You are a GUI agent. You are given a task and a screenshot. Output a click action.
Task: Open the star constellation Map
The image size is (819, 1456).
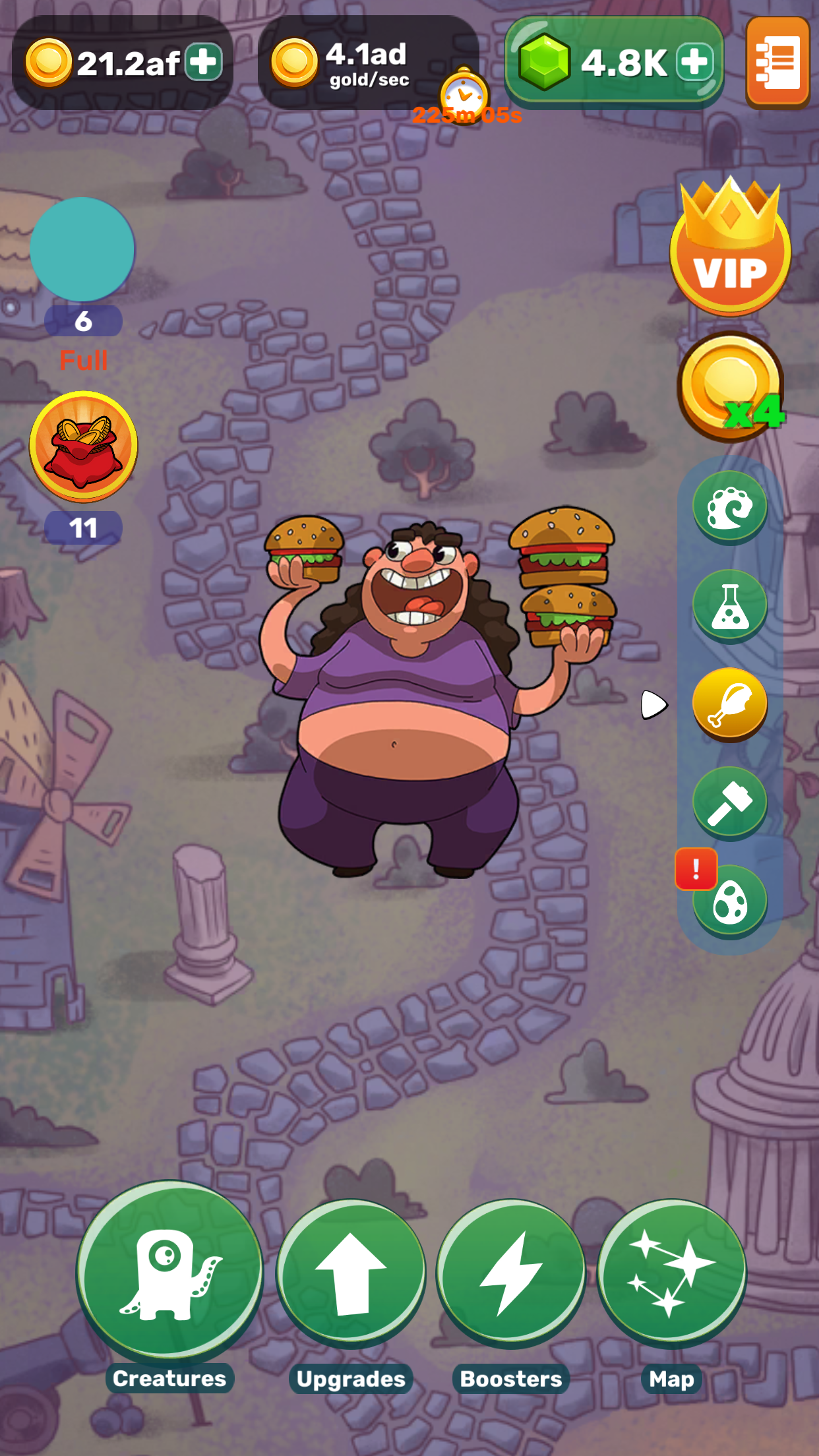point(671,1273)
